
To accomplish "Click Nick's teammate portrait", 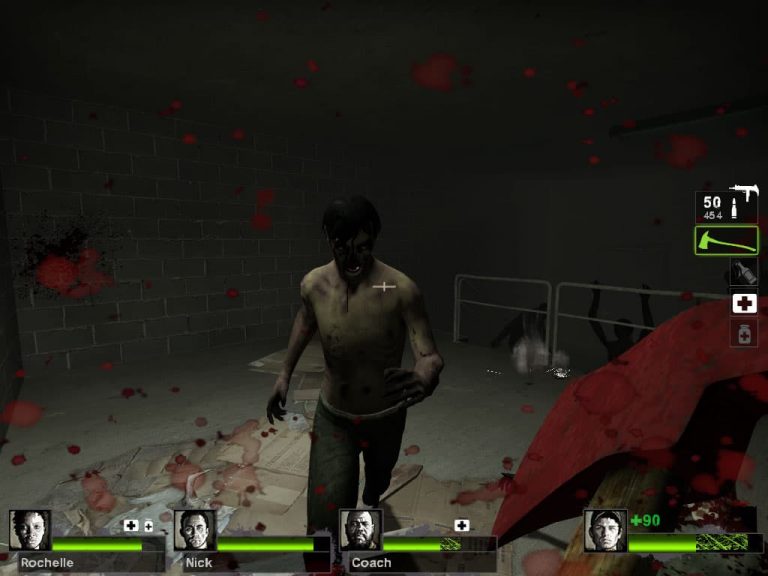I will tap(194, 530).
